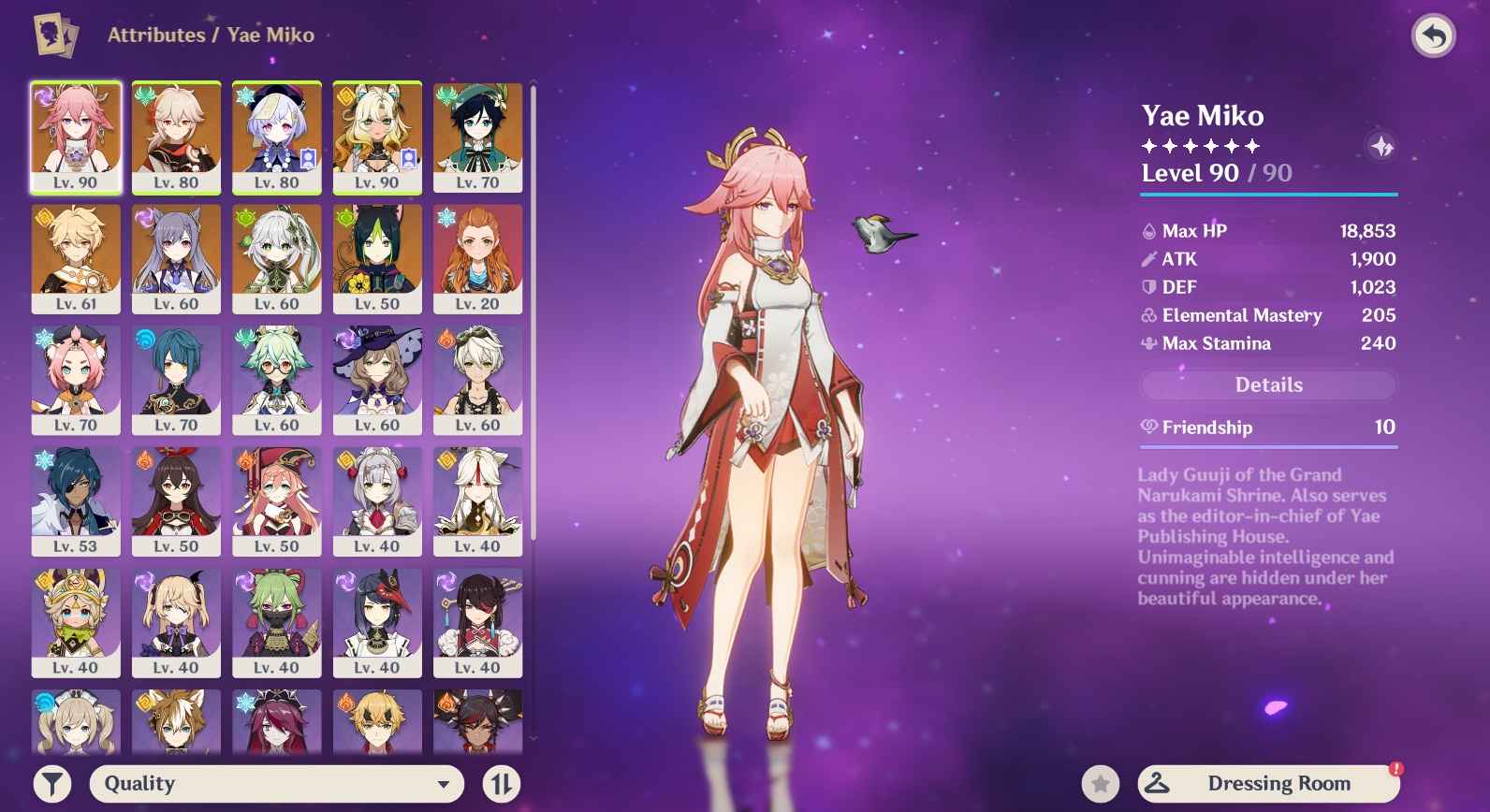Click the Max HP droplet icon
1490x812 pixels.
1147,230
